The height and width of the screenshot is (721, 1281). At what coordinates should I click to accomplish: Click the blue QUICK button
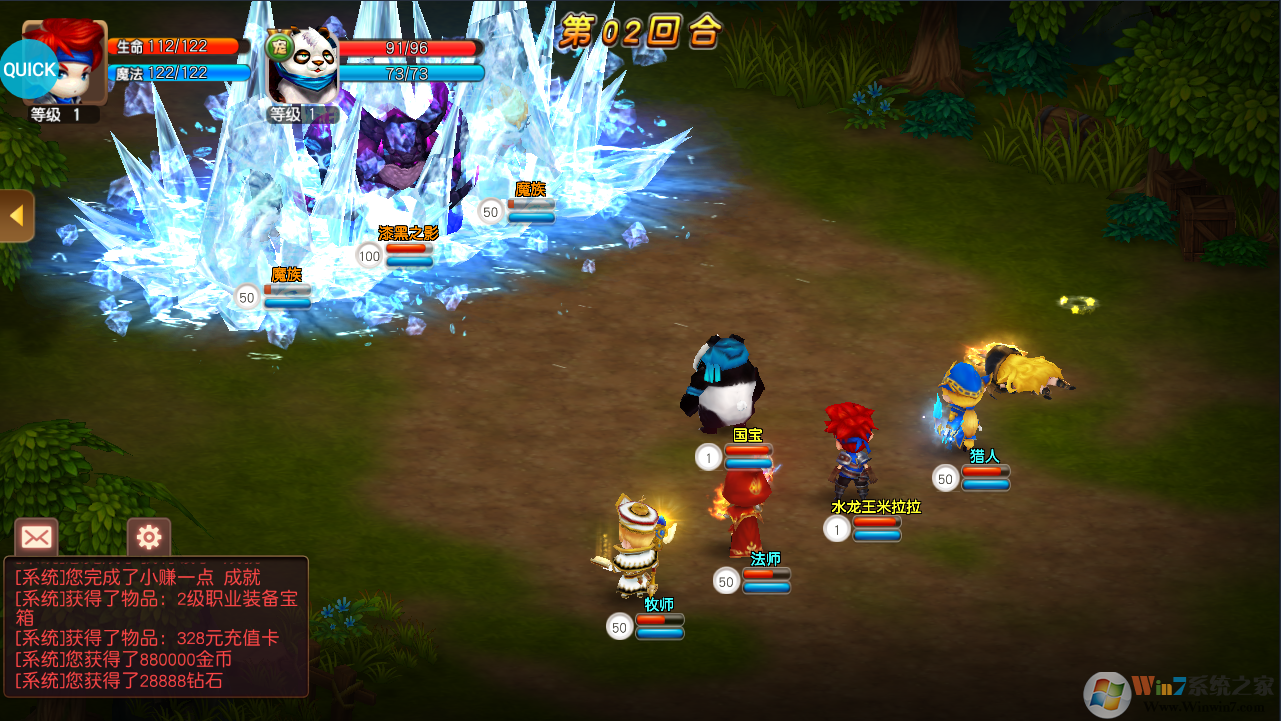29,70
